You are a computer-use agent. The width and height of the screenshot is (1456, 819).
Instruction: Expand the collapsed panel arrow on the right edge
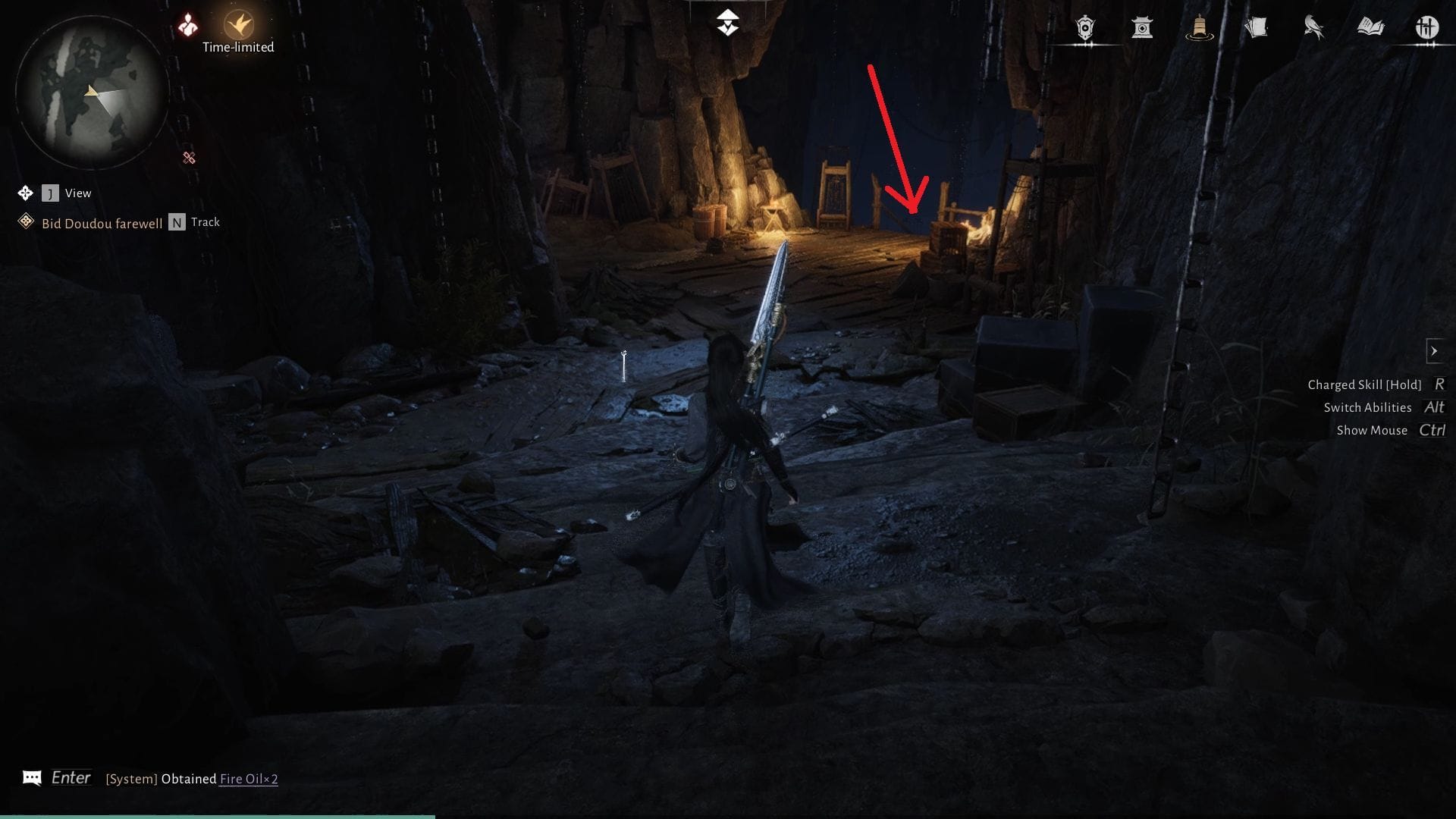pyautogui.click(x=1436, y=350)
